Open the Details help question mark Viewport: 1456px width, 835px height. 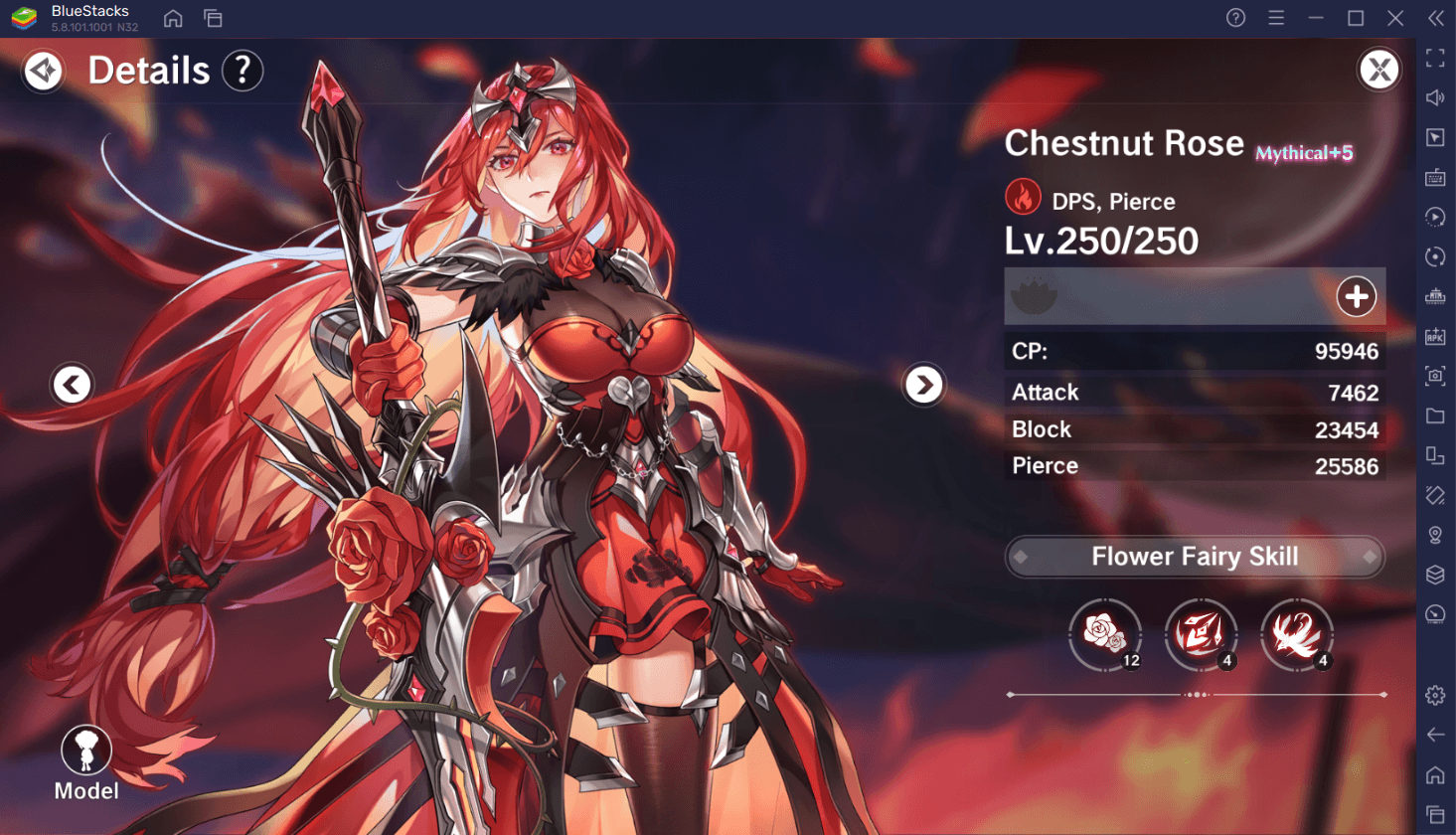click(x=243, y=71)
